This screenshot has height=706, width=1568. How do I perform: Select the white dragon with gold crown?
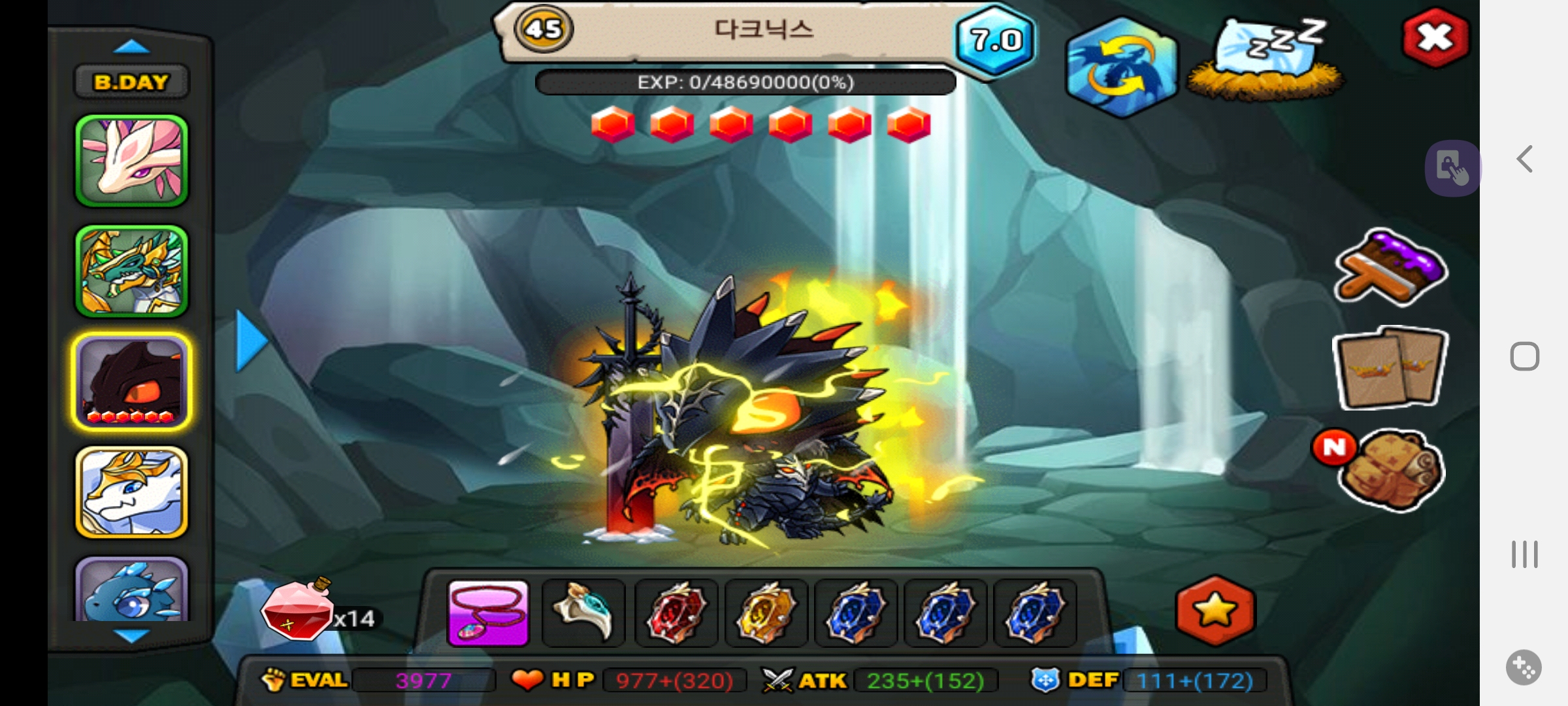coord(131,492)
